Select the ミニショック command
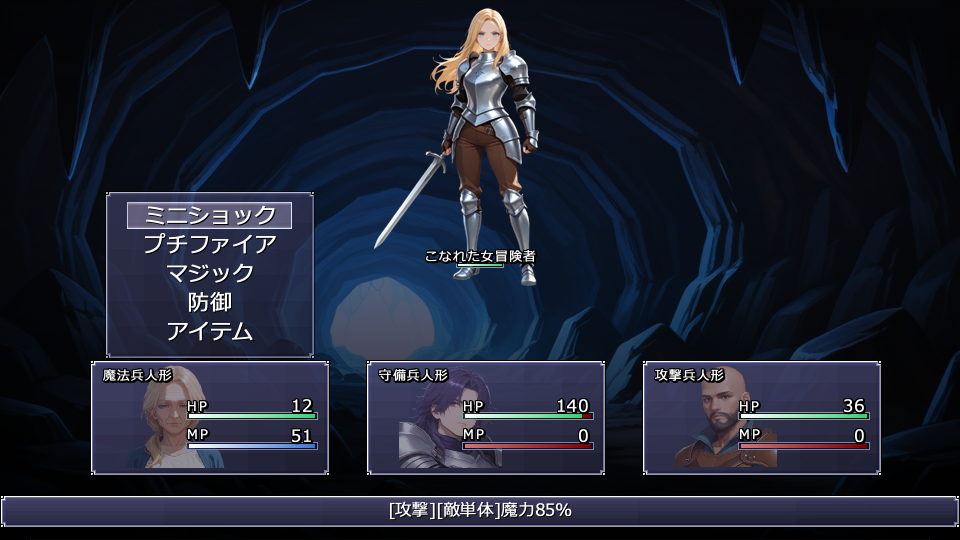Image resolution: width=960 pixels, height=540 pixels. (210, 215)
